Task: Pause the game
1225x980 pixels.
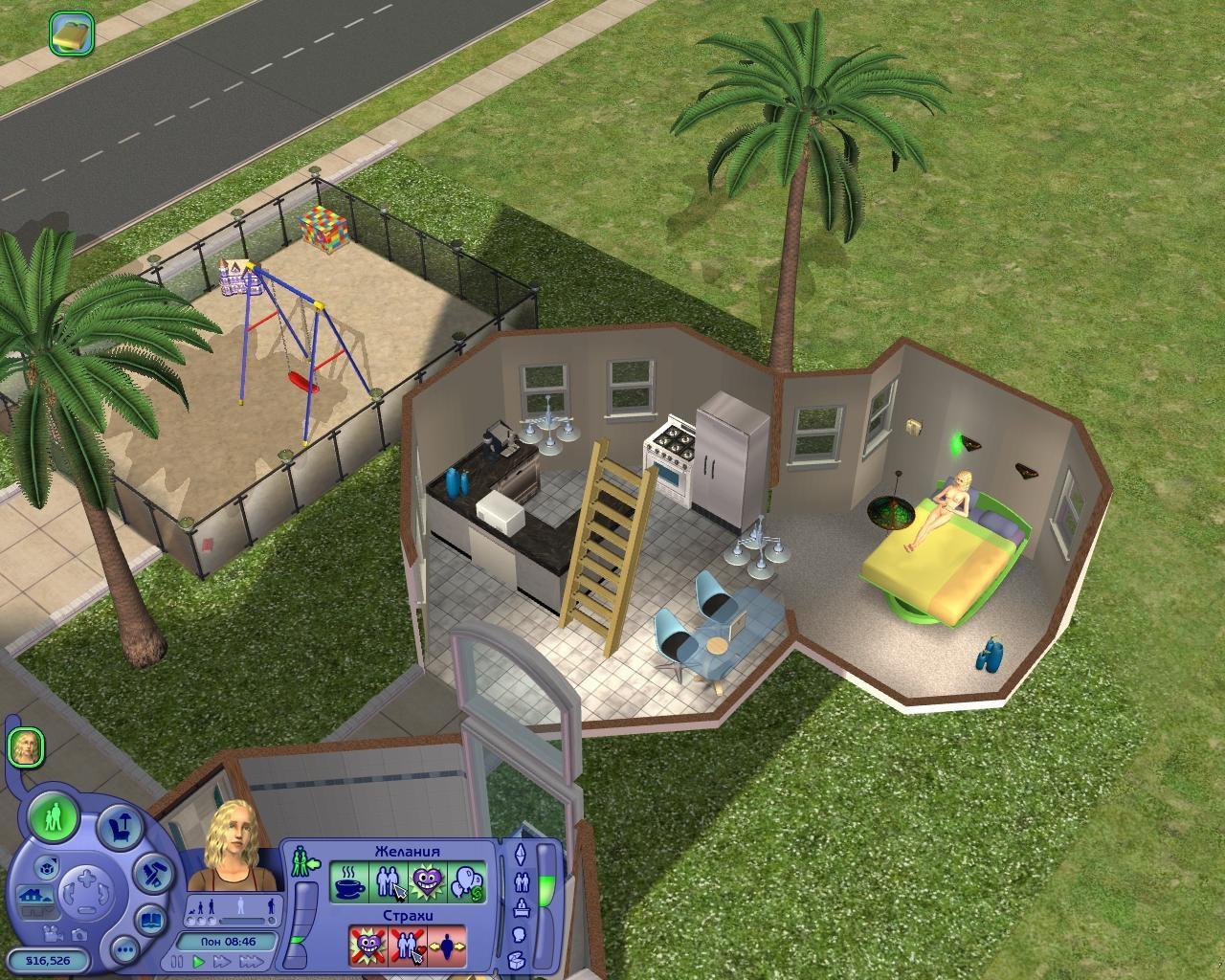Action: pyautogui.click(x=179, y=960)
